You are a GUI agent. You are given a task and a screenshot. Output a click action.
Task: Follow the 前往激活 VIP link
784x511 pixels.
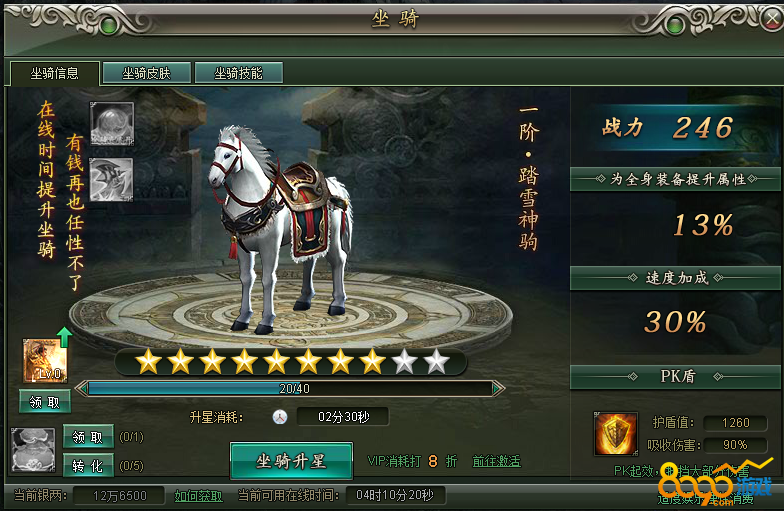496,462
